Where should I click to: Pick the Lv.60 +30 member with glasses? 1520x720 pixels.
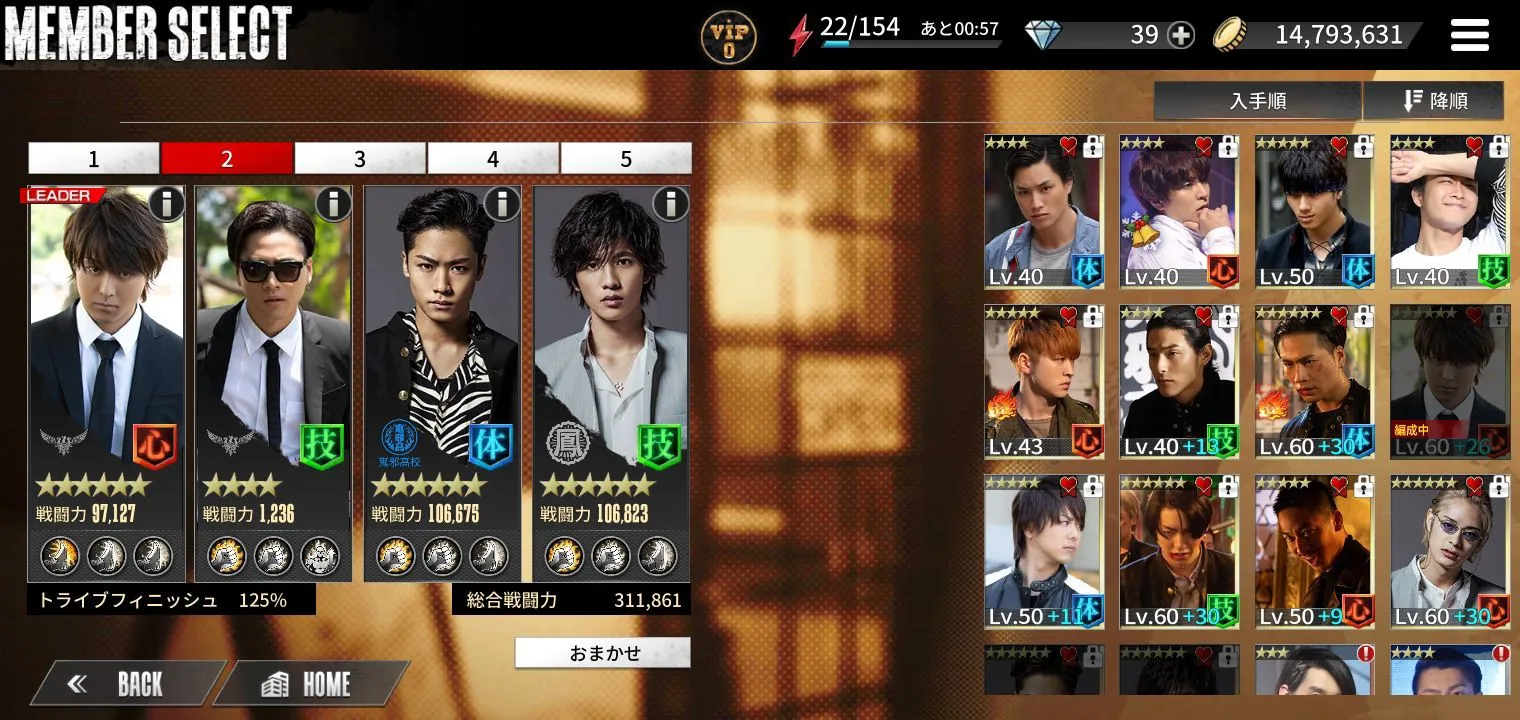[x=1449, y=552]
